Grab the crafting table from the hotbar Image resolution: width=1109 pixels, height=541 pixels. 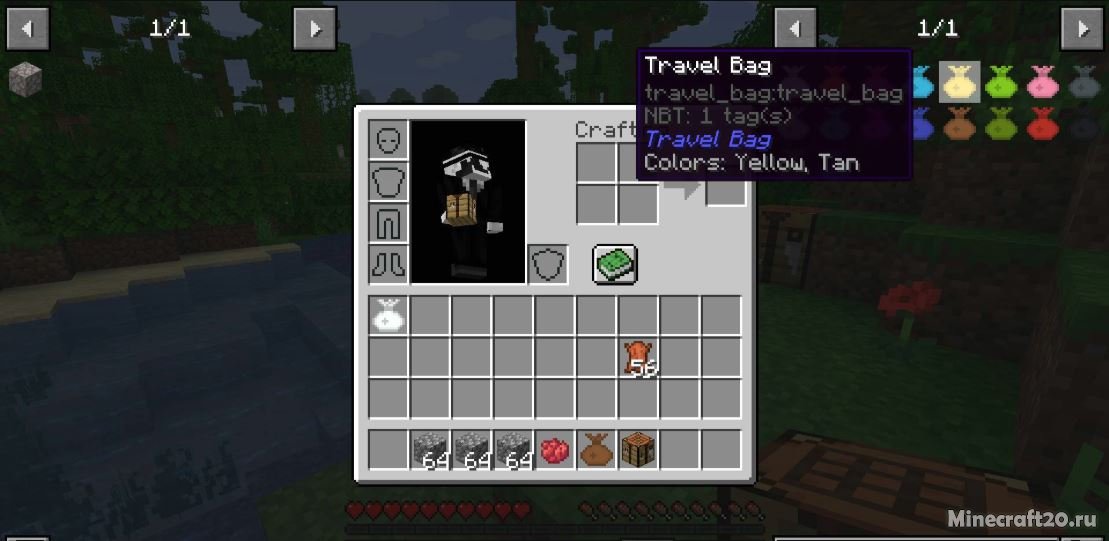pyautogui.click(x=637, y=450)
